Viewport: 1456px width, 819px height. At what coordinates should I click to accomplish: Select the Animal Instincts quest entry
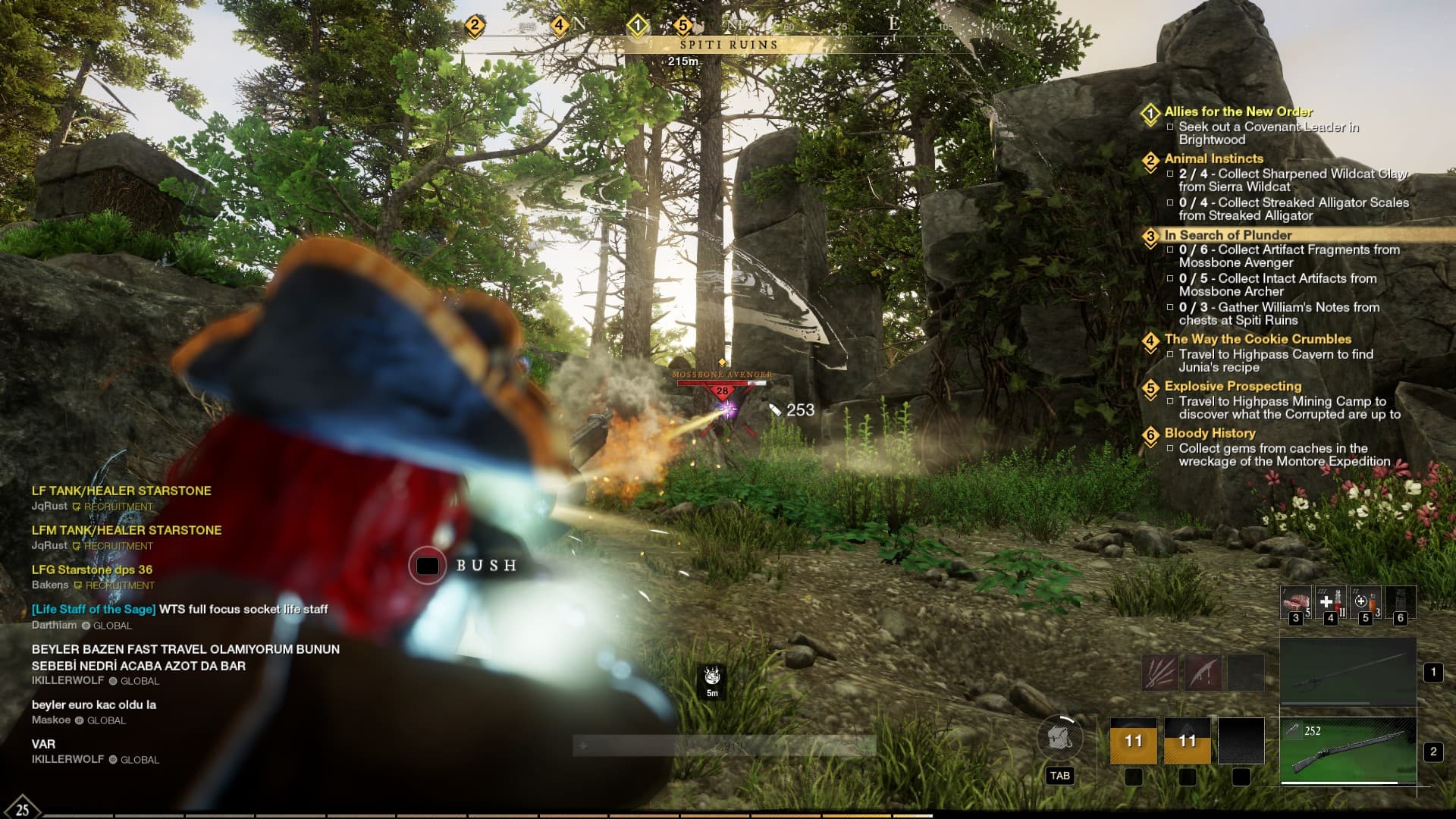coord(1213,158)
